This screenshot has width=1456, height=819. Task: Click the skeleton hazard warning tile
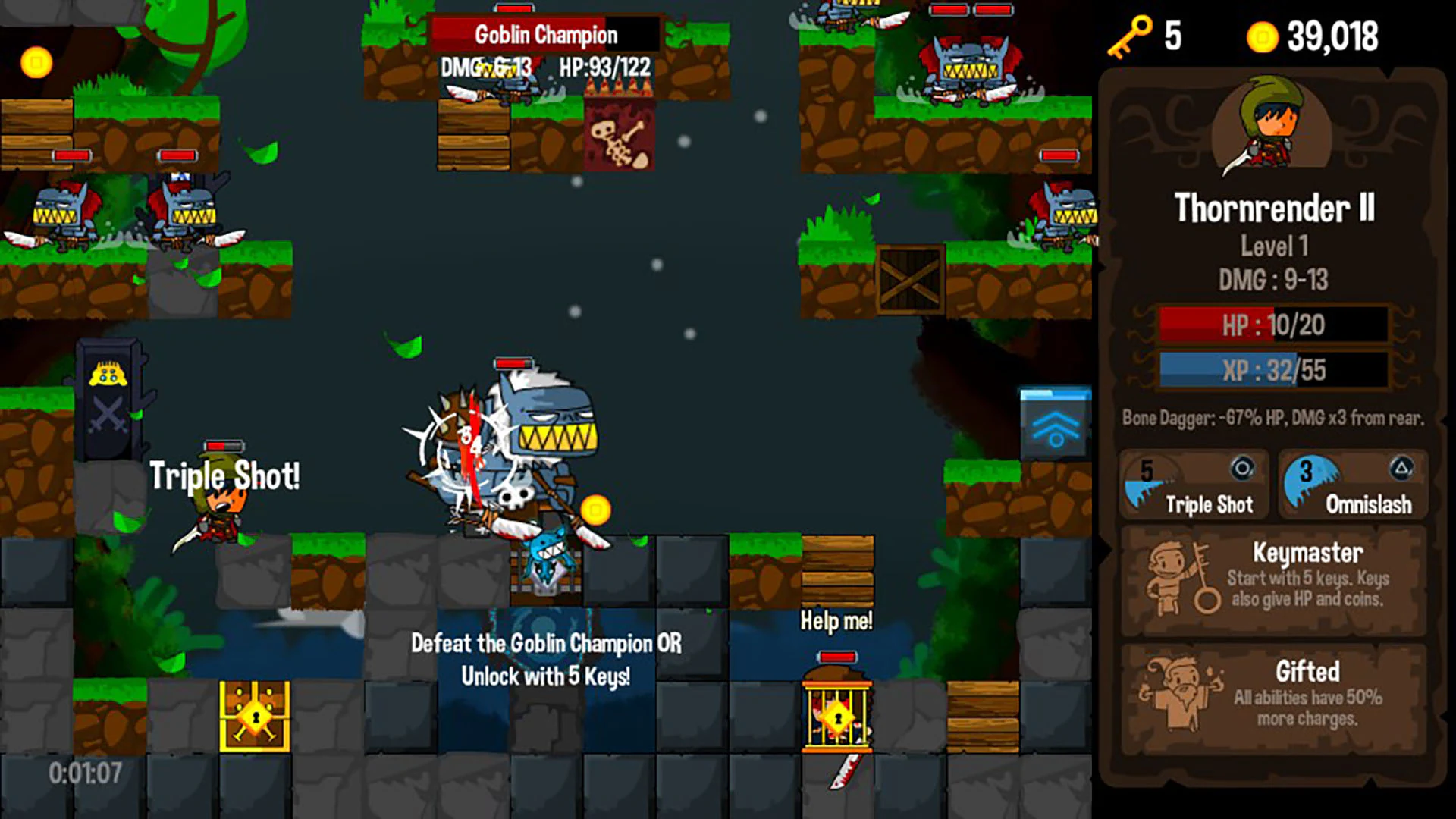pyautogui.click(x=619, y=136)
